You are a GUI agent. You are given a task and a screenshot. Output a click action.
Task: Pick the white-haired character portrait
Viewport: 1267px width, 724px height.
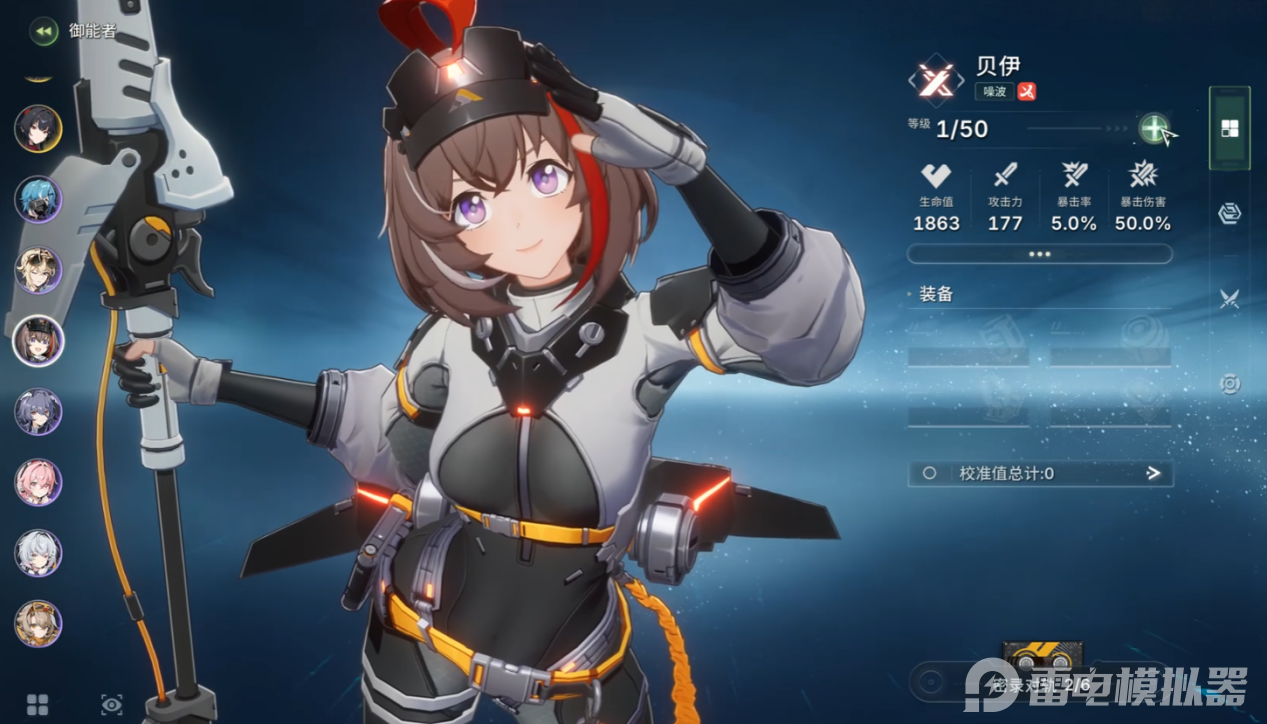38,553
